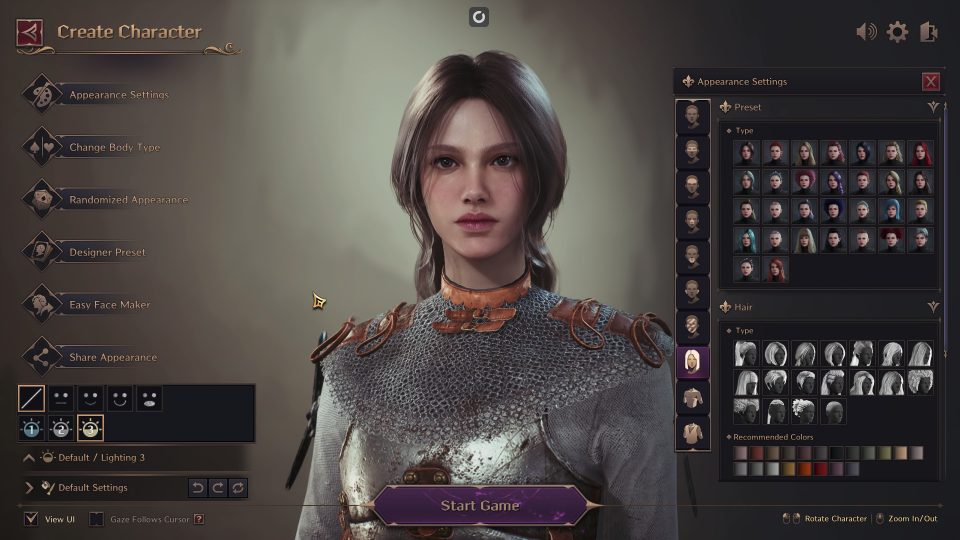This screenshot has width=960, height=540.
Task: Select the highlighted hair category tab
Action: 692,362
